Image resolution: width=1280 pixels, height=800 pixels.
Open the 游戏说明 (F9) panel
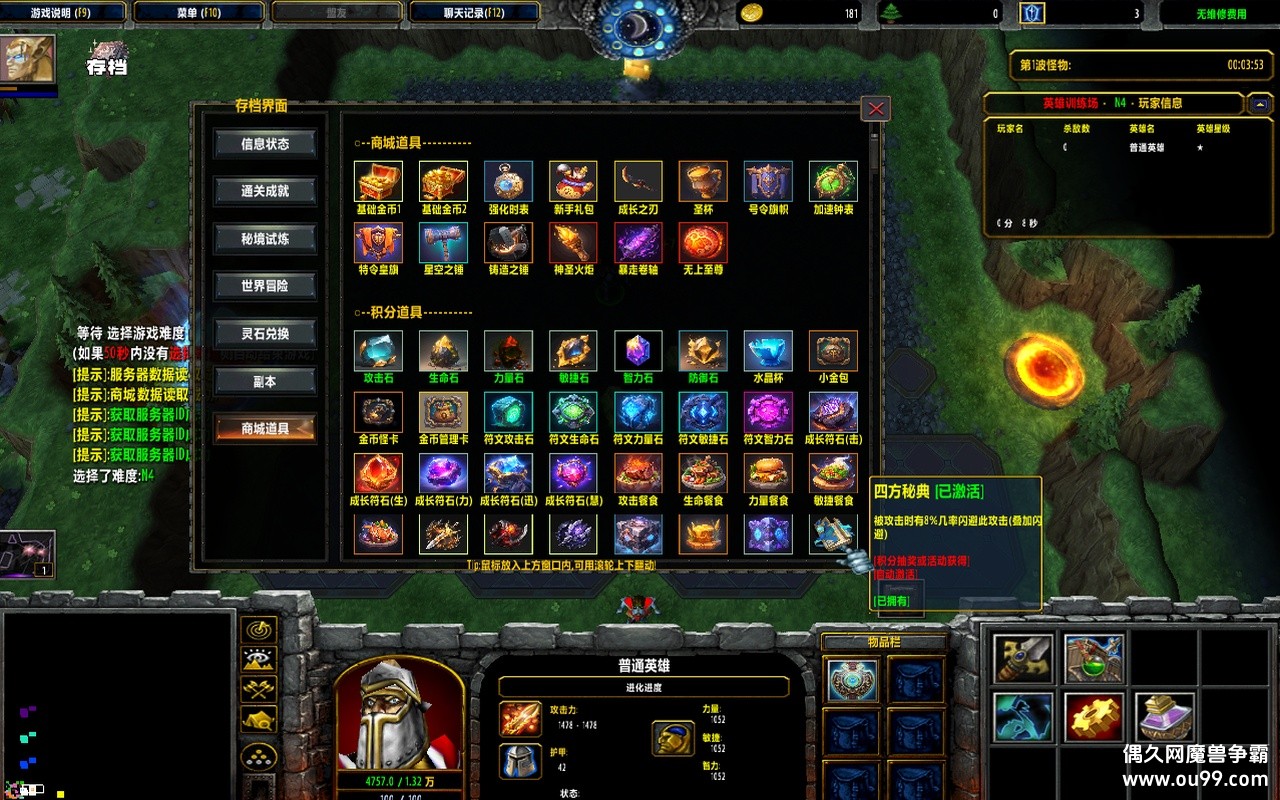(x=63, y=13)
